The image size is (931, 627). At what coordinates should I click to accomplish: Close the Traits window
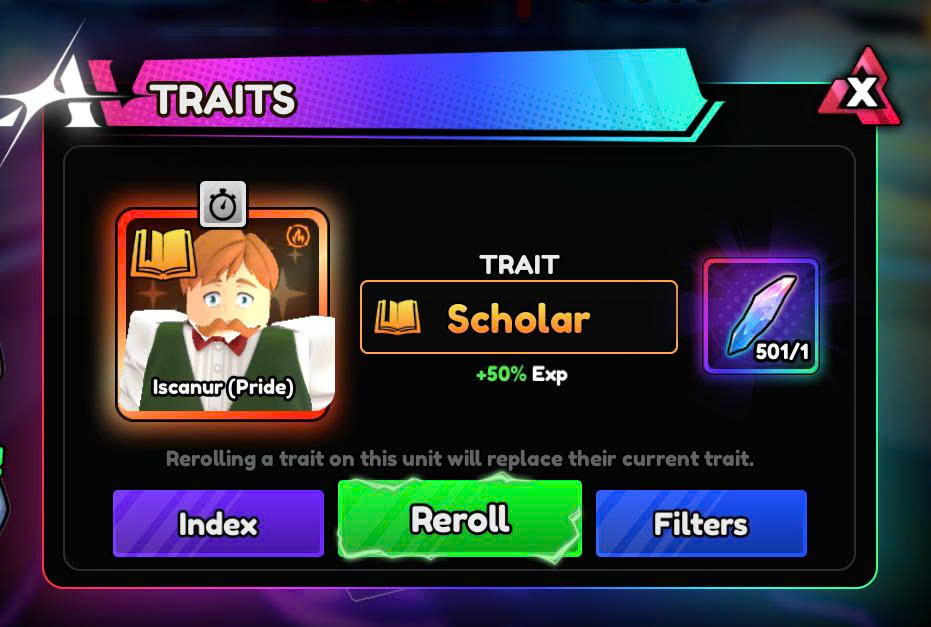860,94
